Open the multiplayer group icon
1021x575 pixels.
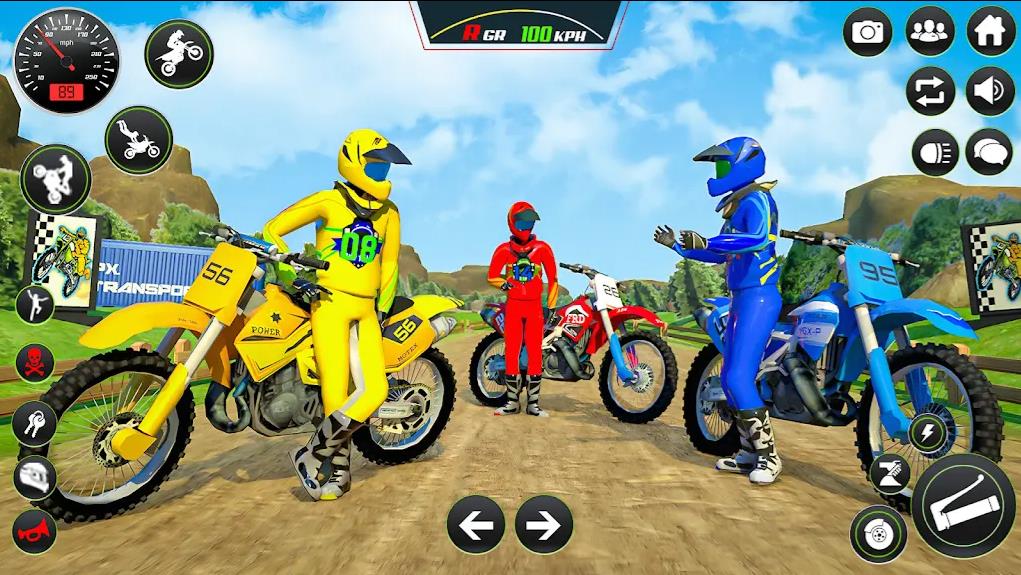pyautogui.click(x=930, y=32)
